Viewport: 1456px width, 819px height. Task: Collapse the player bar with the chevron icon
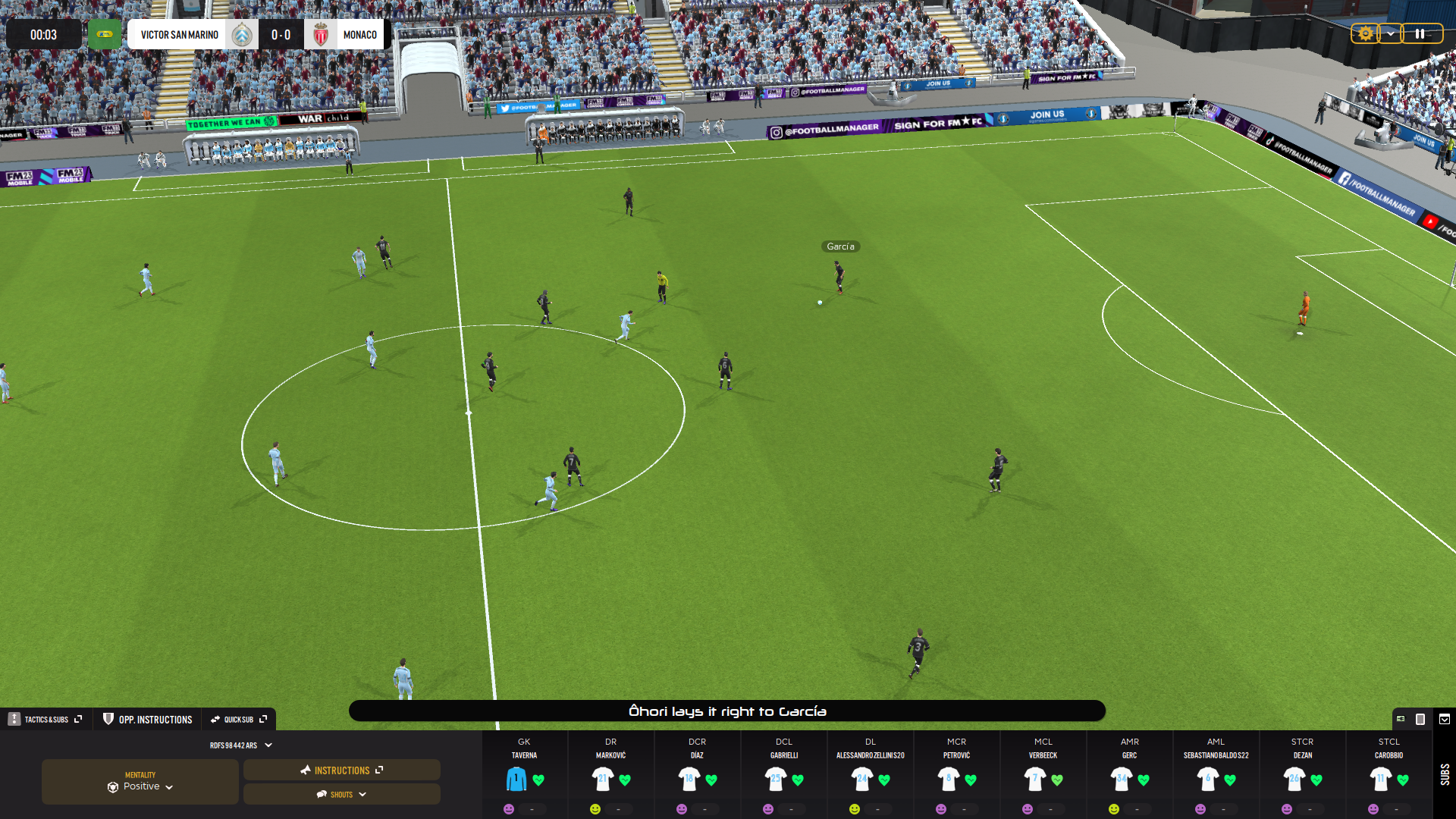click(1445, 719)
